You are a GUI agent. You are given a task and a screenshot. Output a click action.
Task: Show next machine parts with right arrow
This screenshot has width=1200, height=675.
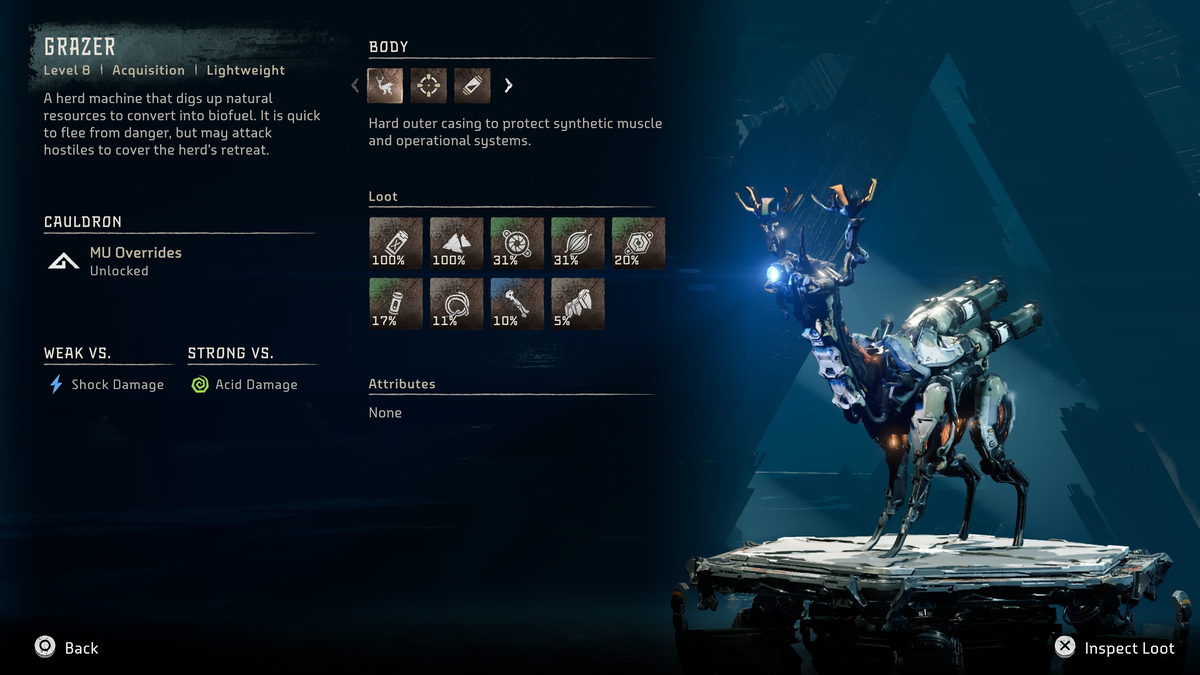(508, 85)
